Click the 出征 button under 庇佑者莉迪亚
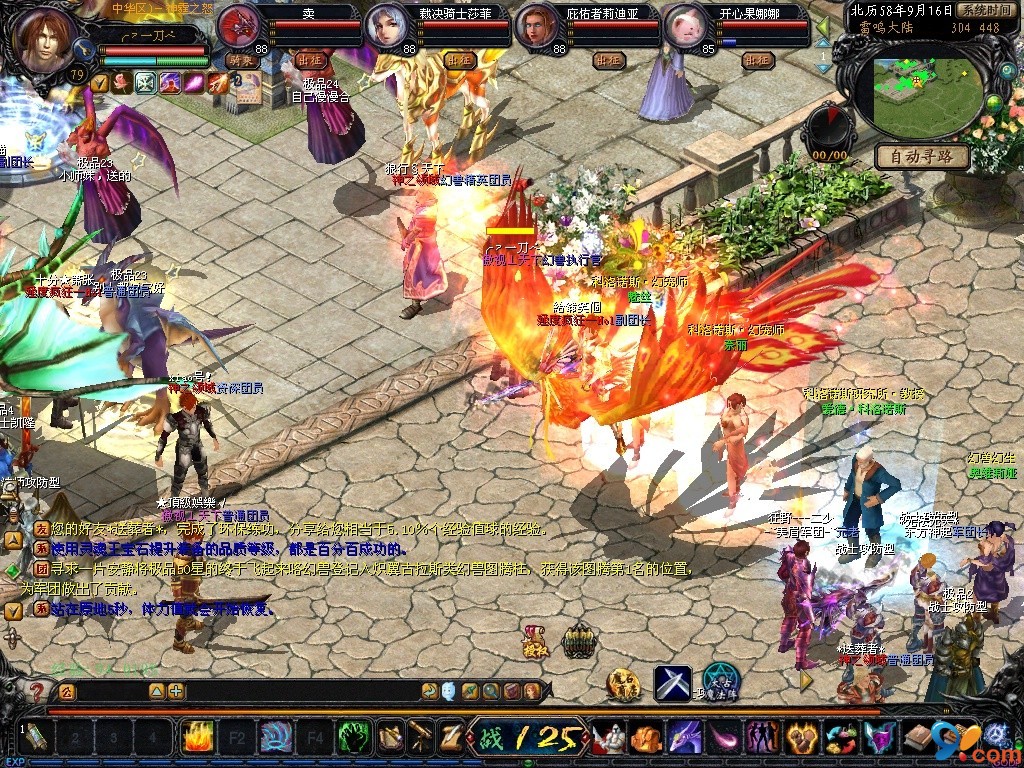The width and height of the screenshot is (1024, 768). pos(608,60)
